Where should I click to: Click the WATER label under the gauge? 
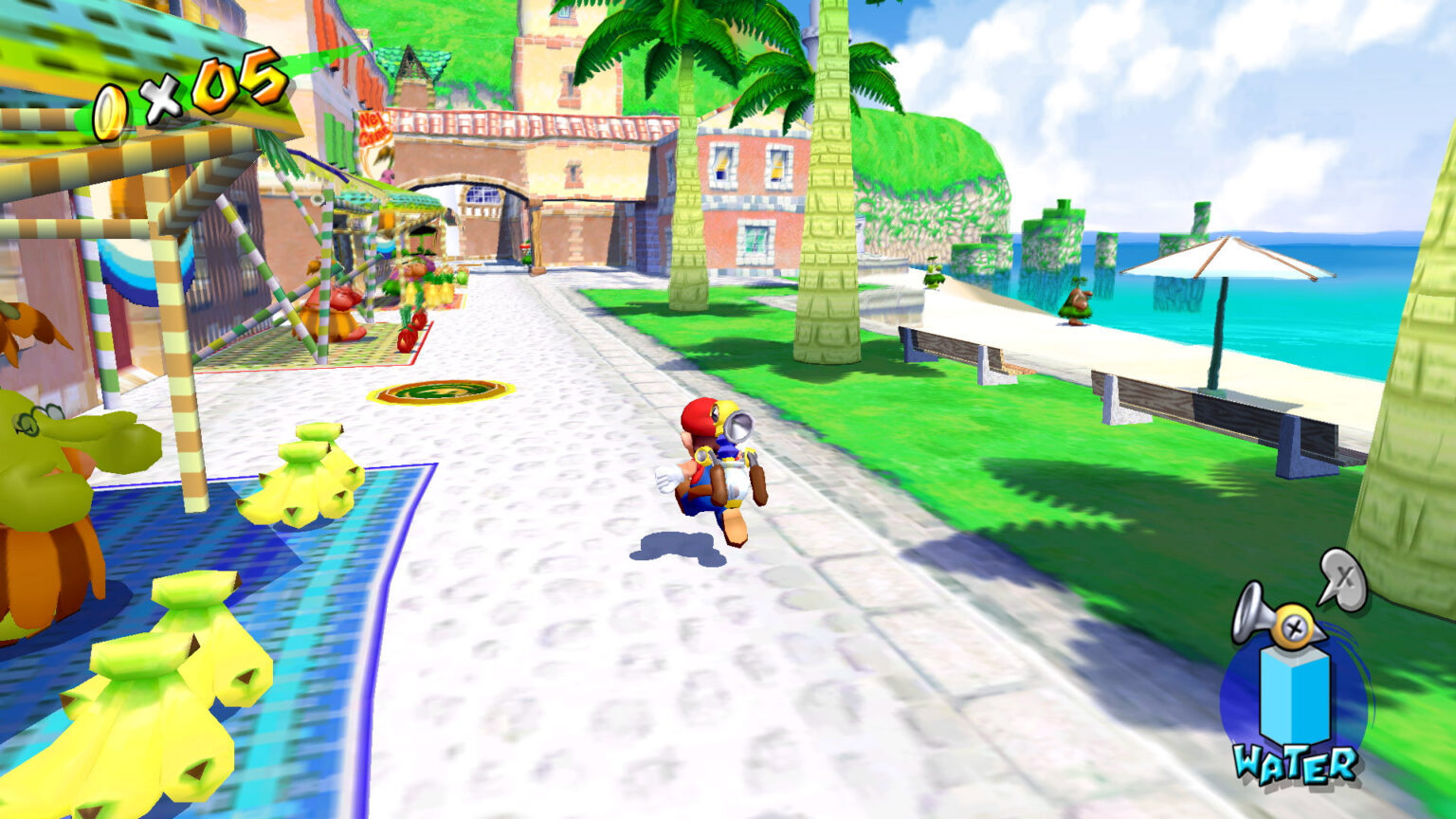[1296, 765]
